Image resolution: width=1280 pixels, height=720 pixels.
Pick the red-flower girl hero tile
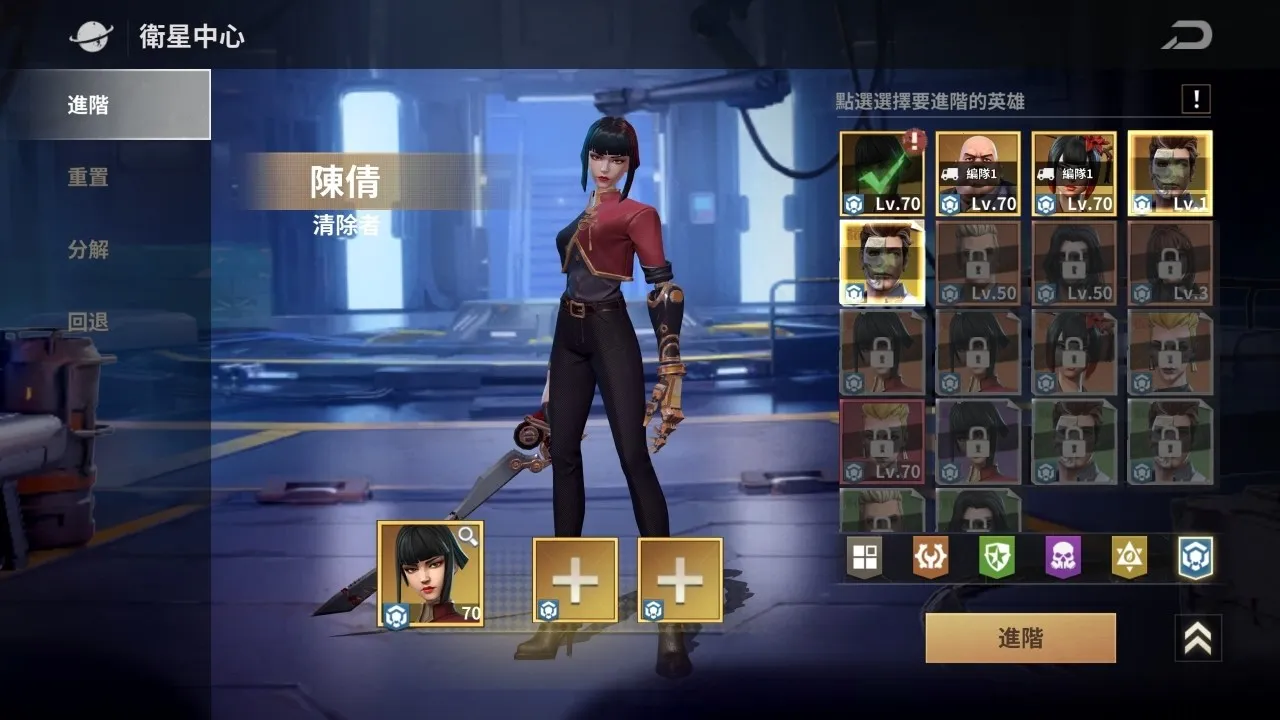1074,174
